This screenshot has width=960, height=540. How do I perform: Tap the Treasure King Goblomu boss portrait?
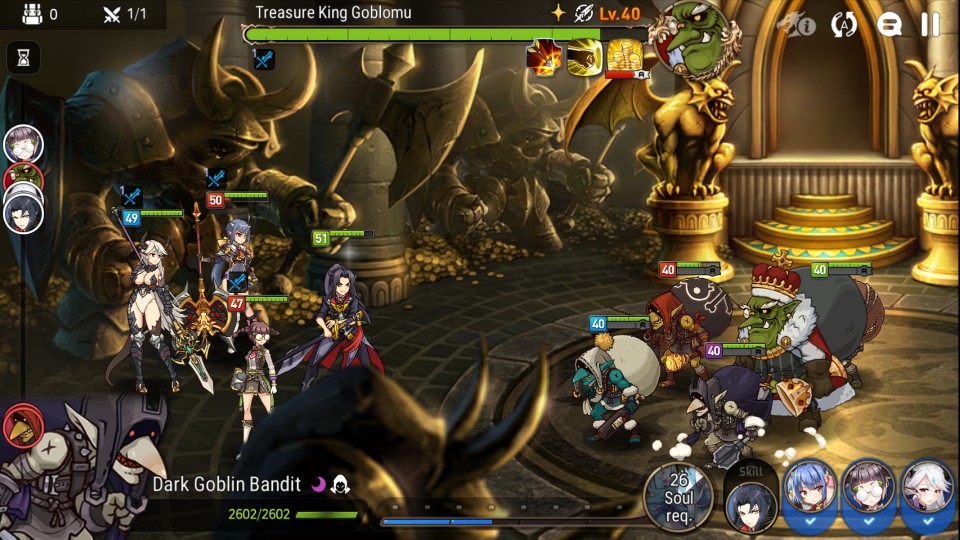pyautogui.click(x=689, y=40)
